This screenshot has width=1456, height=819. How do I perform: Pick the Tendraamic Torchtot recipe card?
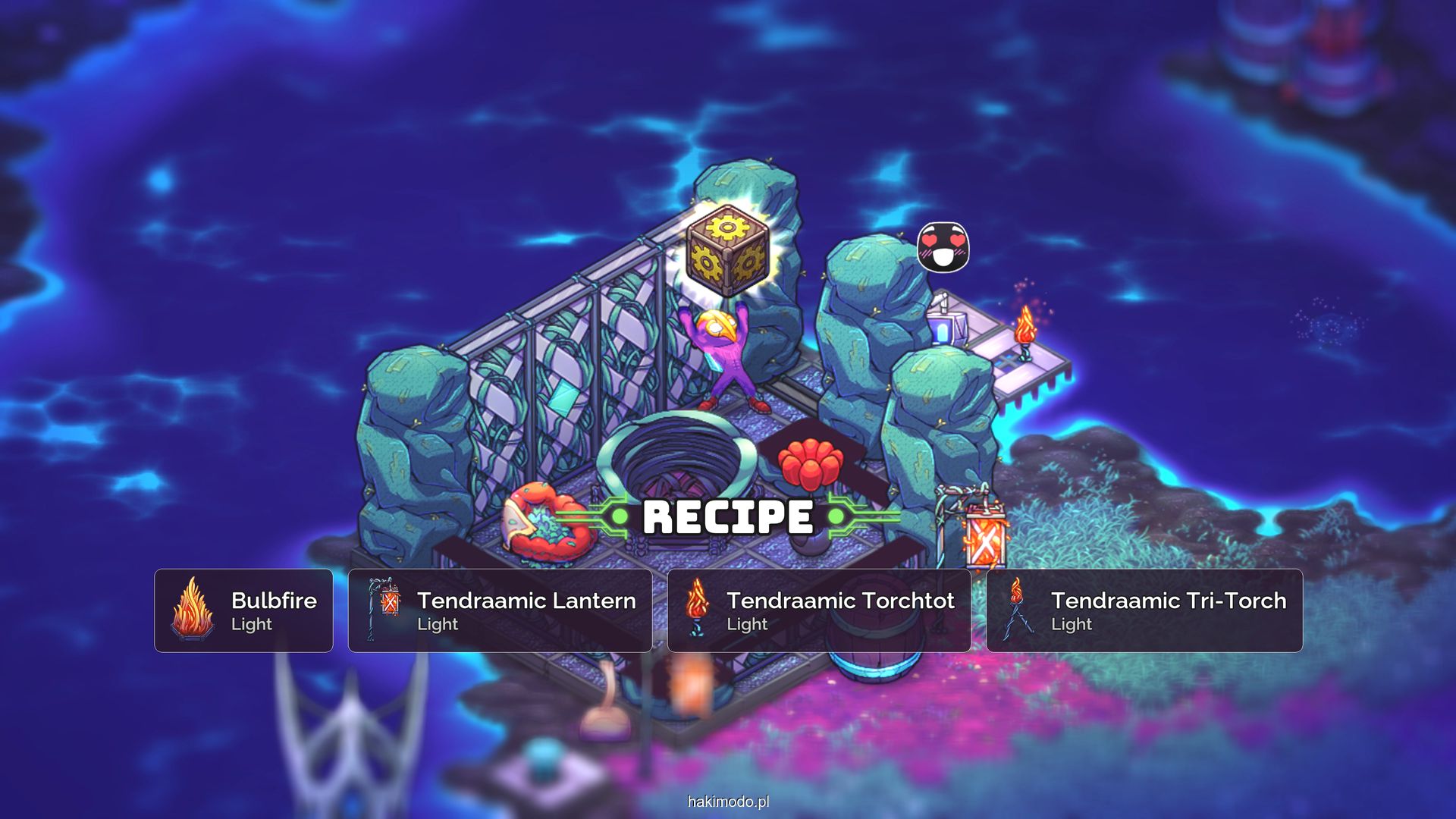[x=819, y=610]
